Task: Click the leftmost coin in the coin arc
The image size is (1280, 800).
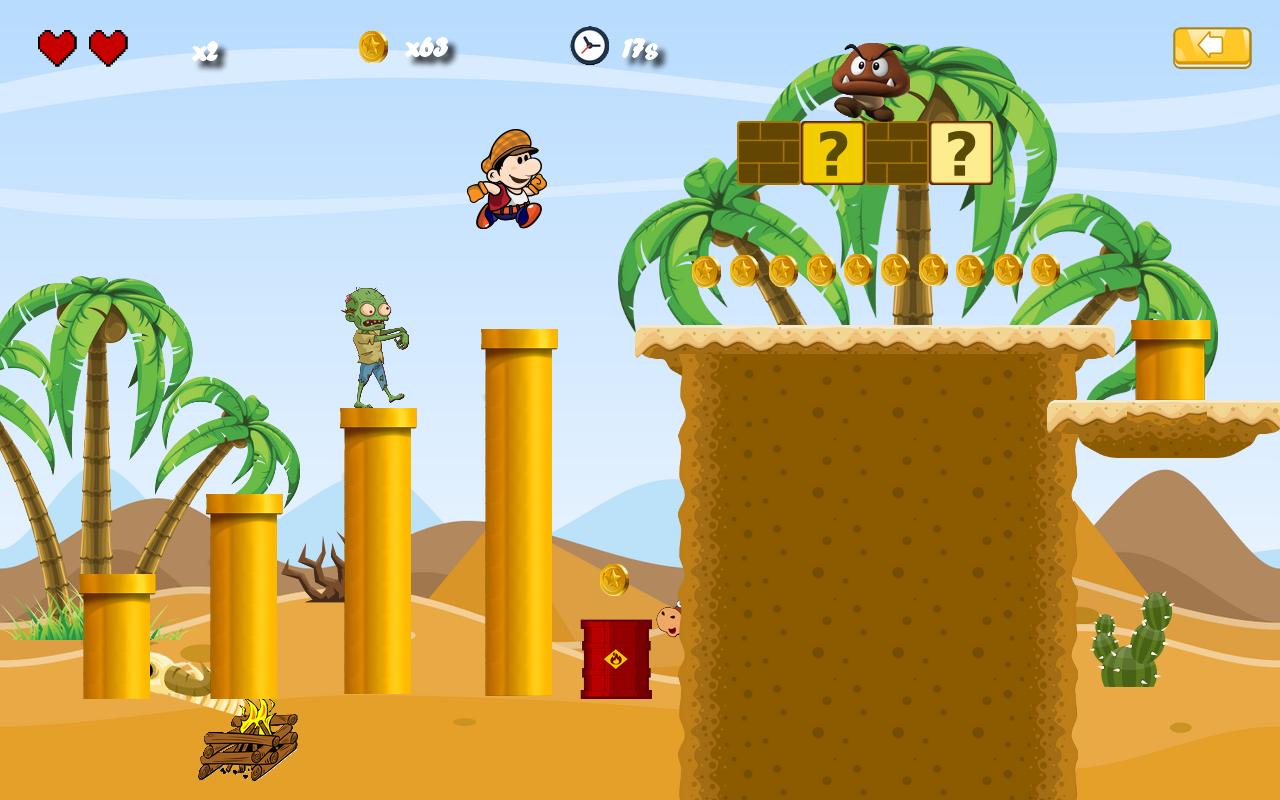Action: tap(708, 270)
